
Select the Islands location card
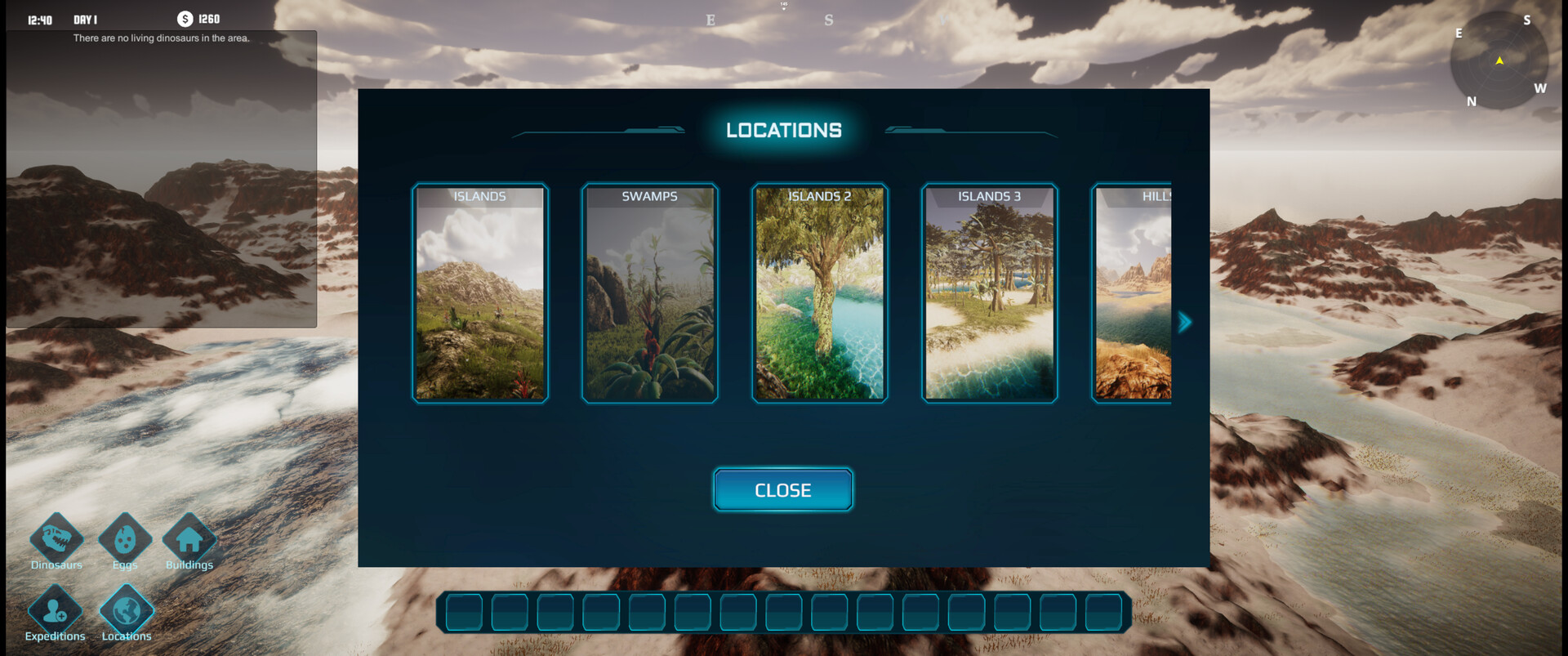coord(480,292)
